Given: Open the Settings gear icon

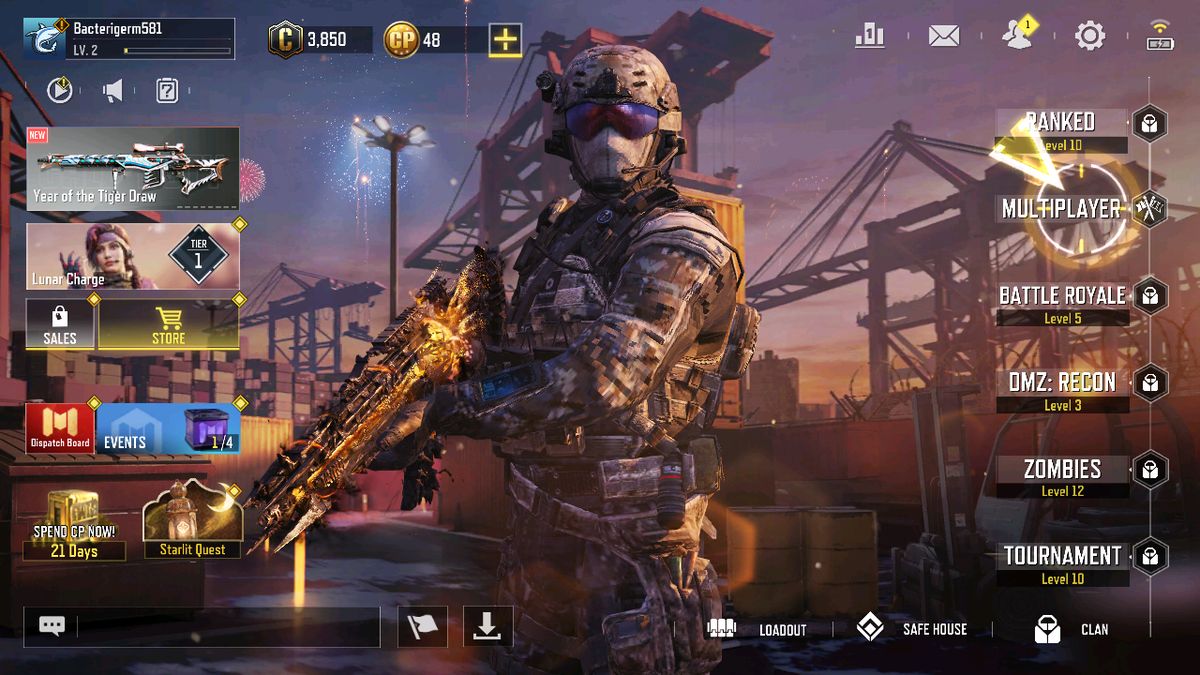Looking at the screenshot, I should [1089, 37].
